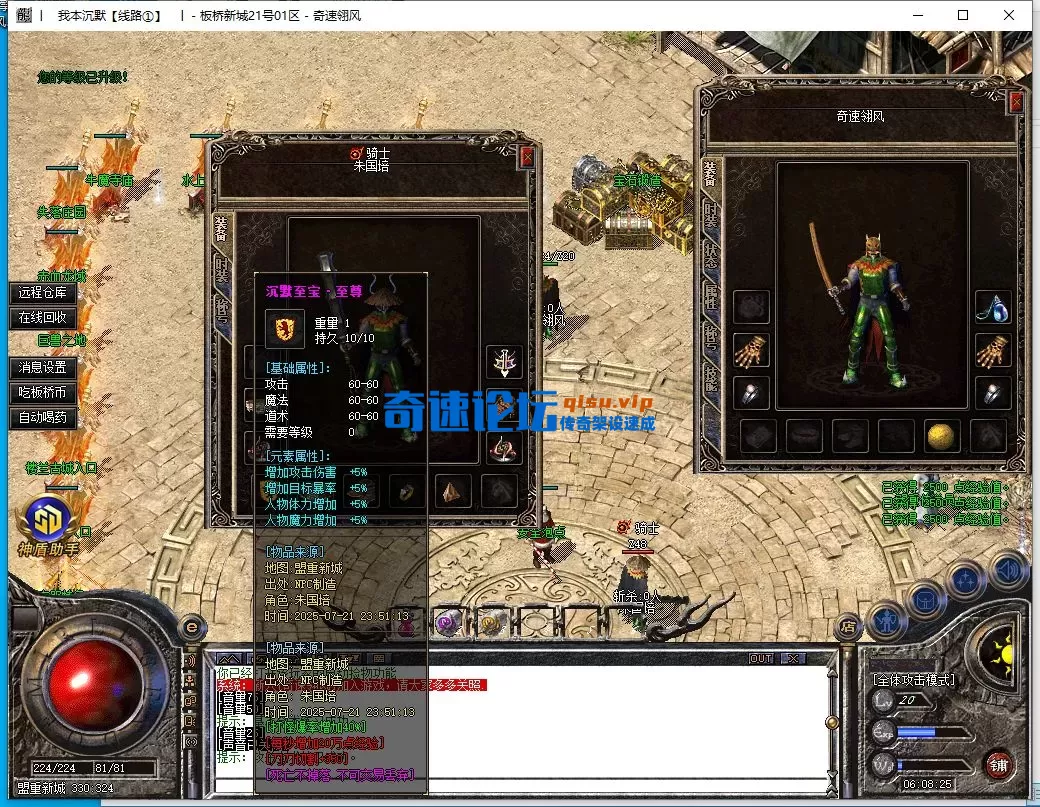The height and width of the screenshot is (807, 1040).
Task: Open the 远程仓库 remote warehouse button
Action: click(42, 293)
